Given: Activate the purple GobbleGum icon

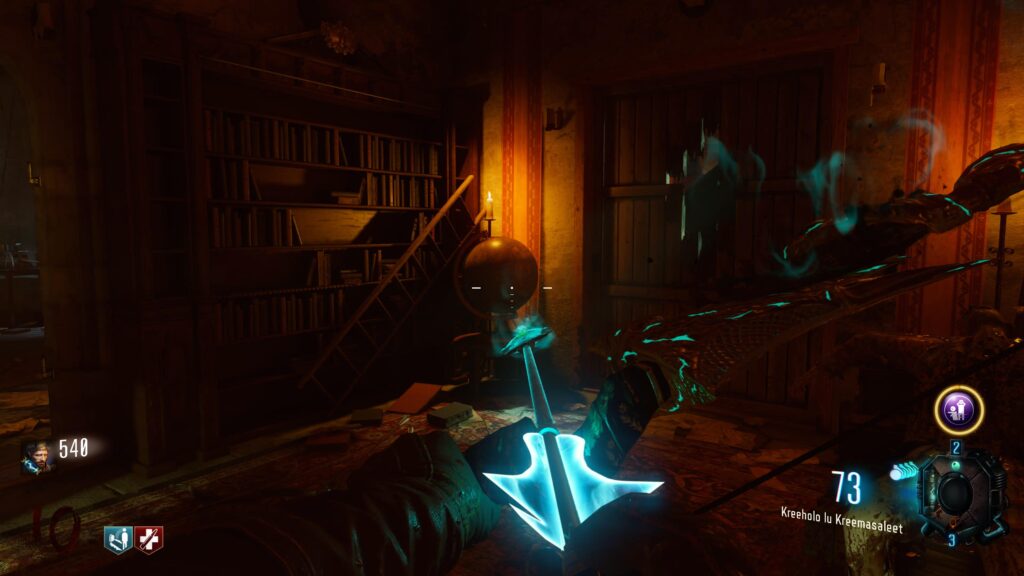Looking at the screenshot, I should (958, 410).
